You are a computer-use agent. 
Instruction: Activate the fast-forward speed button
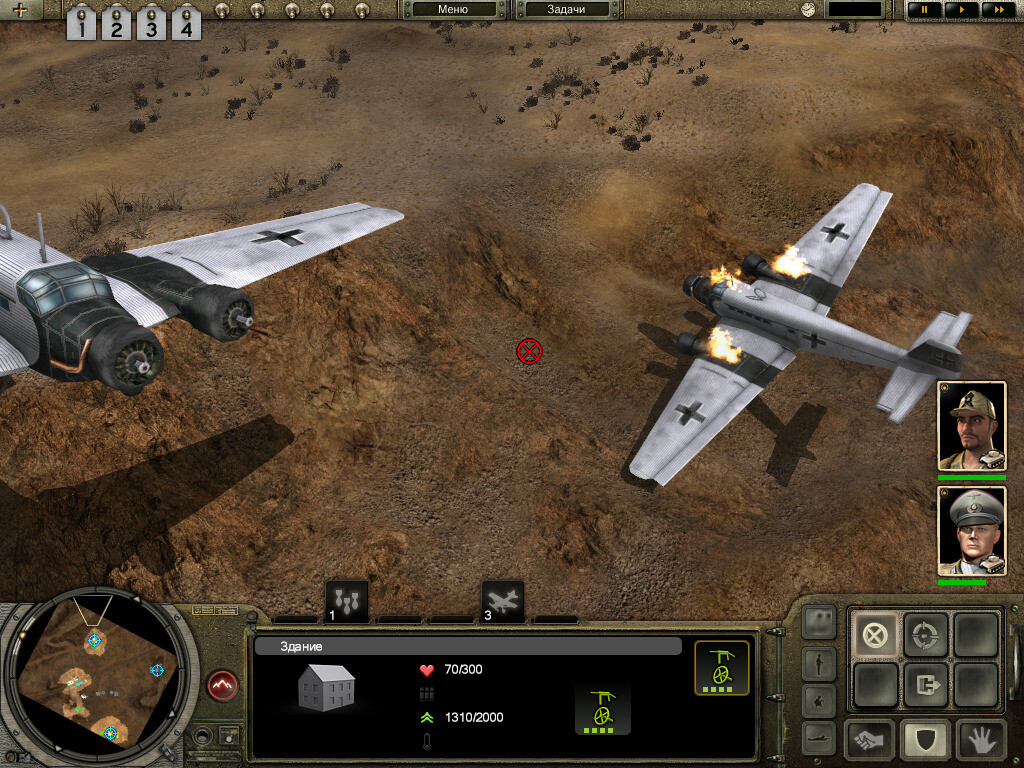point(995,10)
